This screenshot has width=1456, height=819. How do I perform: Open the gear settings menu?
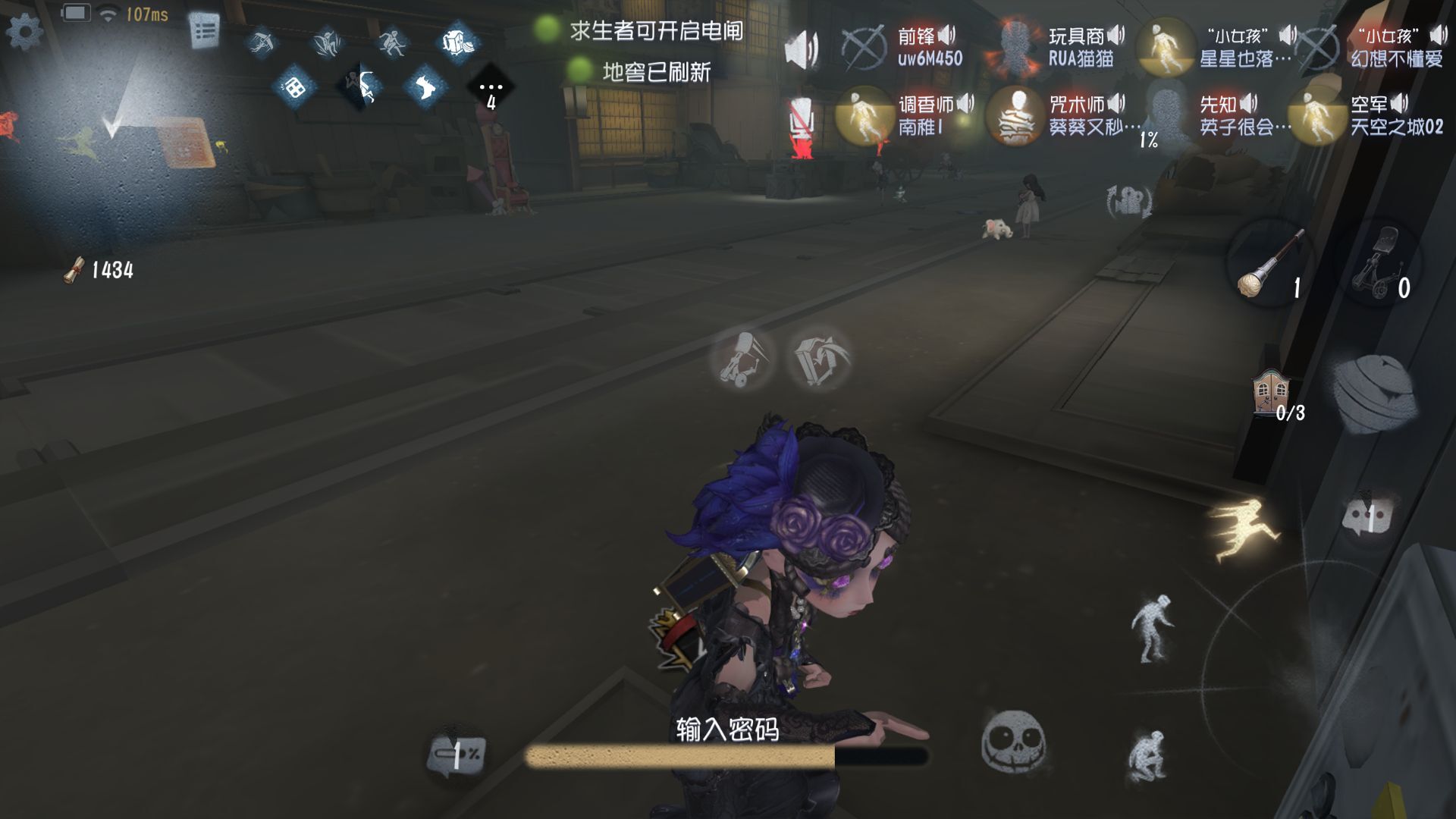tap(25, 31)
